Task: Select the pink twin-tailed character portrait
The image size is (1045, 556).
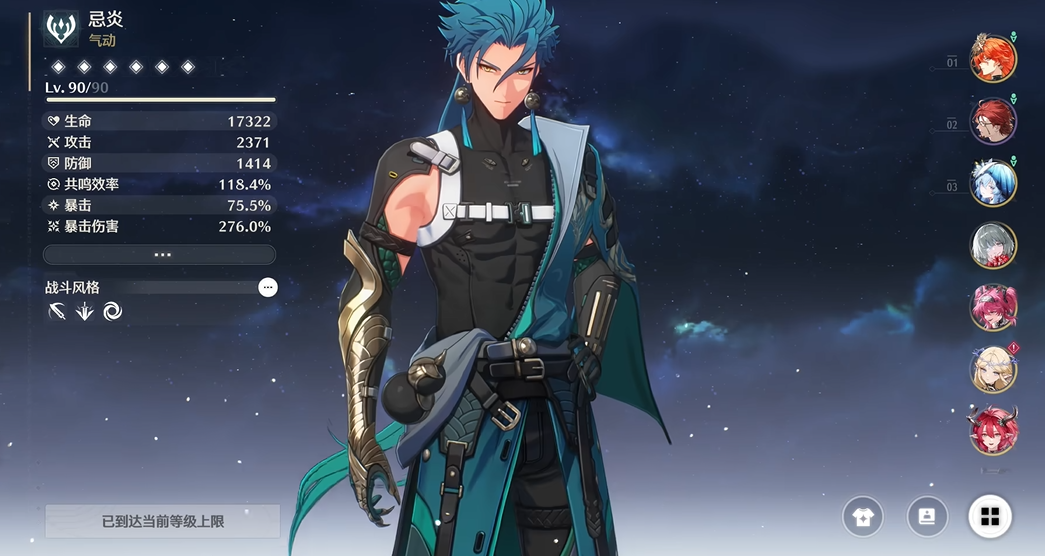Action: click(x=993, y=307)
